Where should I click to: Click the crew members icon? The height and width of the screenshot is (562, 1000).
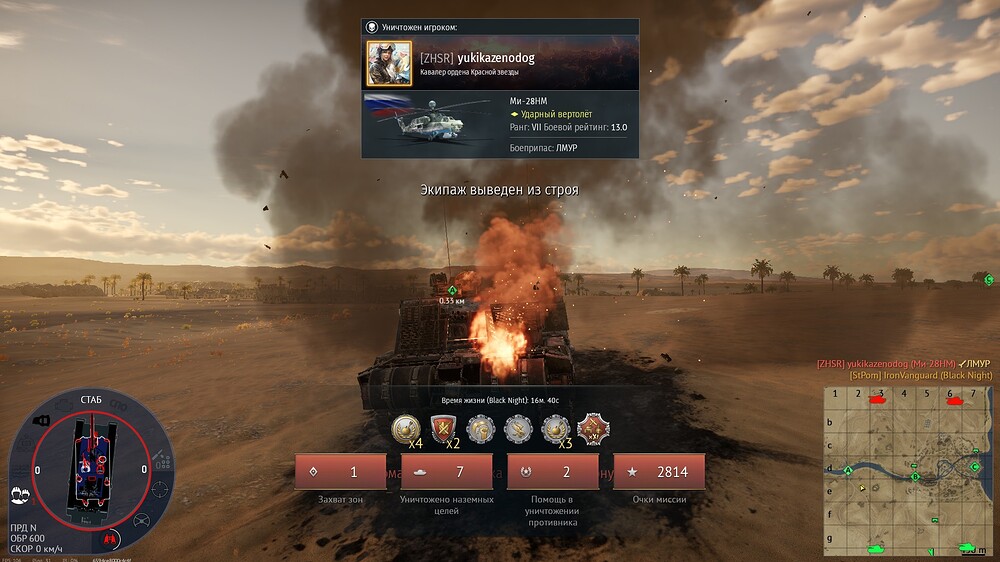[x=19, y=494]
